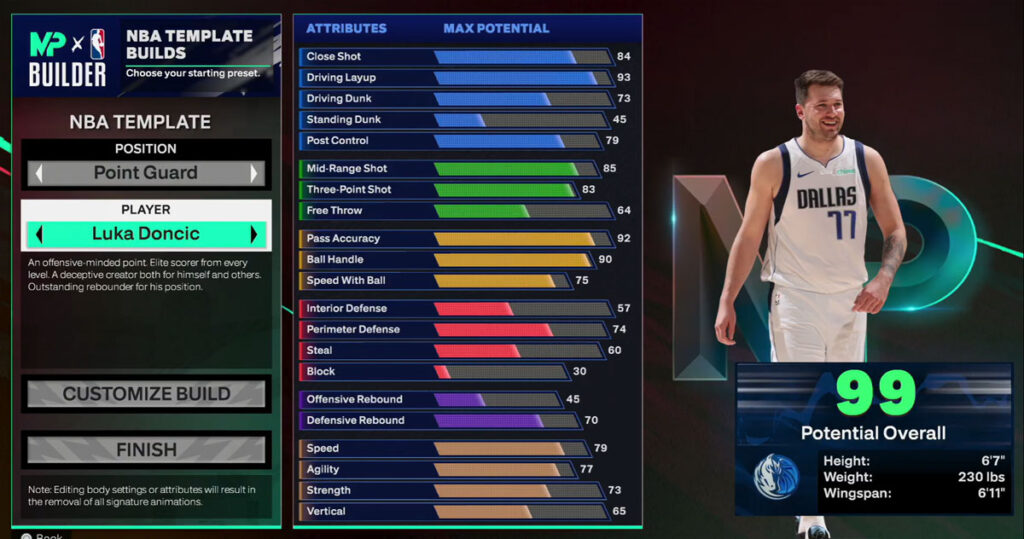1024x539 pixels.
Task: Click the Ball Handle attribute row
Action: 455,260
